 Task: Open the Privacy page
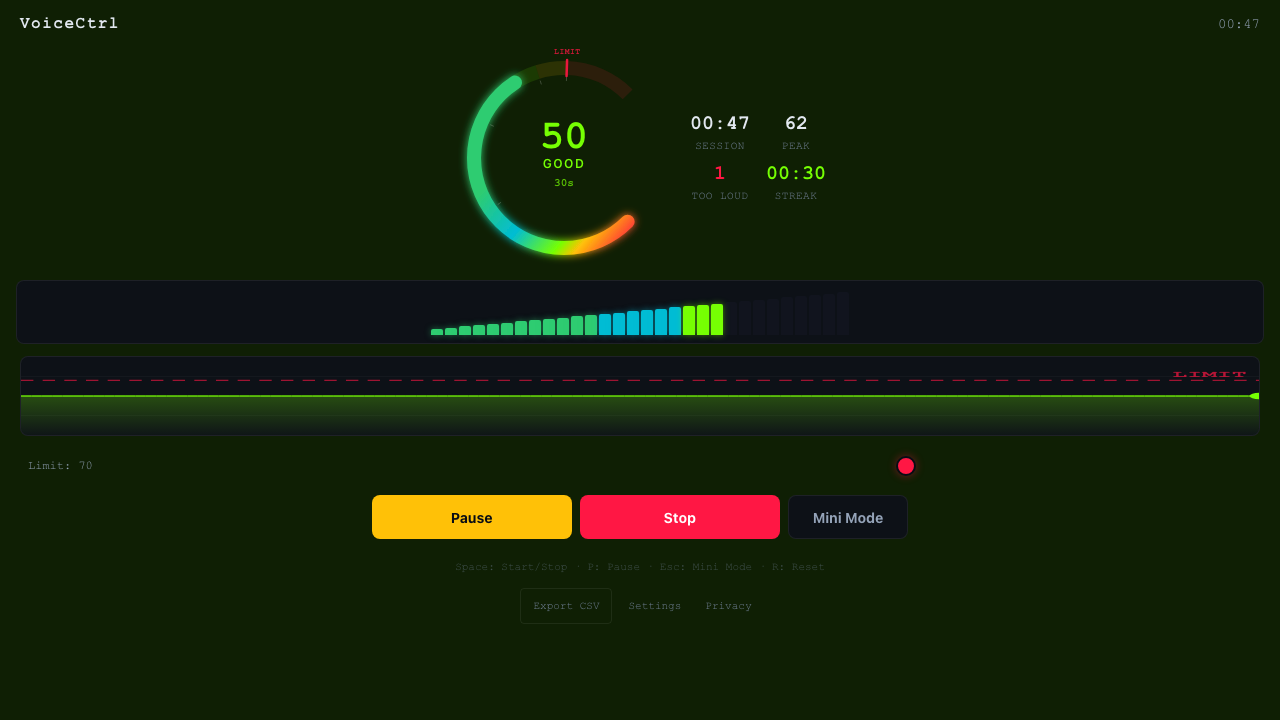[x=728, y=605]
